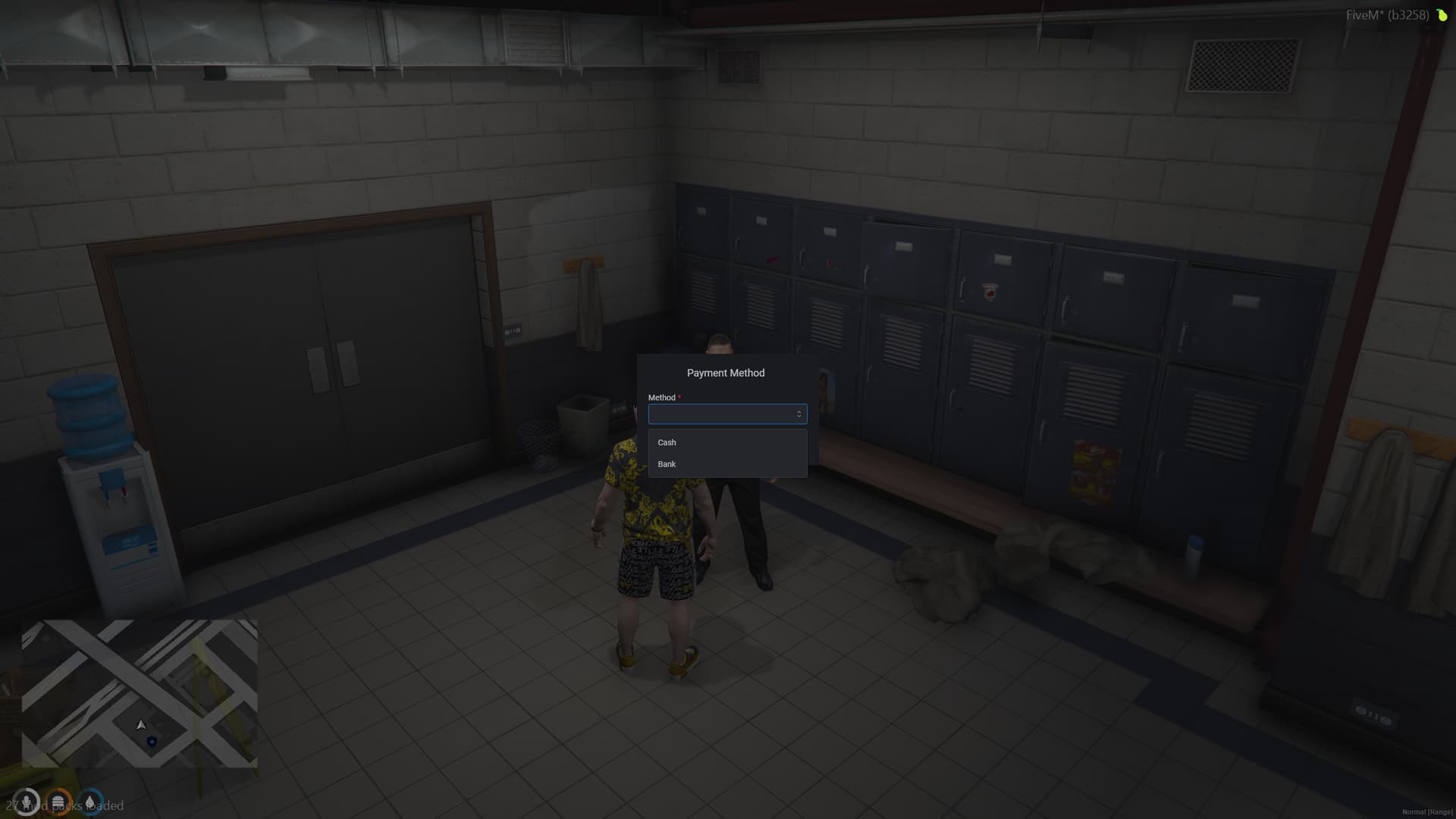This screenshot has height=819, width=1456.
Task: Select the microphone voice indicator icon
Action: tap(27, 801)
